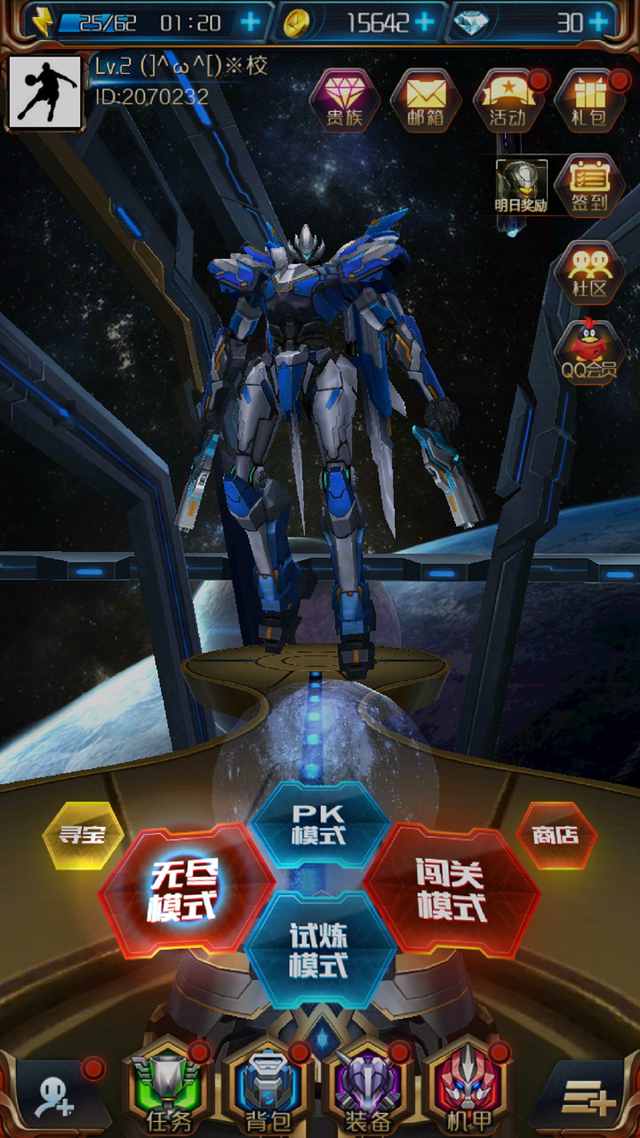Open the player avatar profile
Image resolution: width=640 pixels, height=1138 pixels.
45,93
